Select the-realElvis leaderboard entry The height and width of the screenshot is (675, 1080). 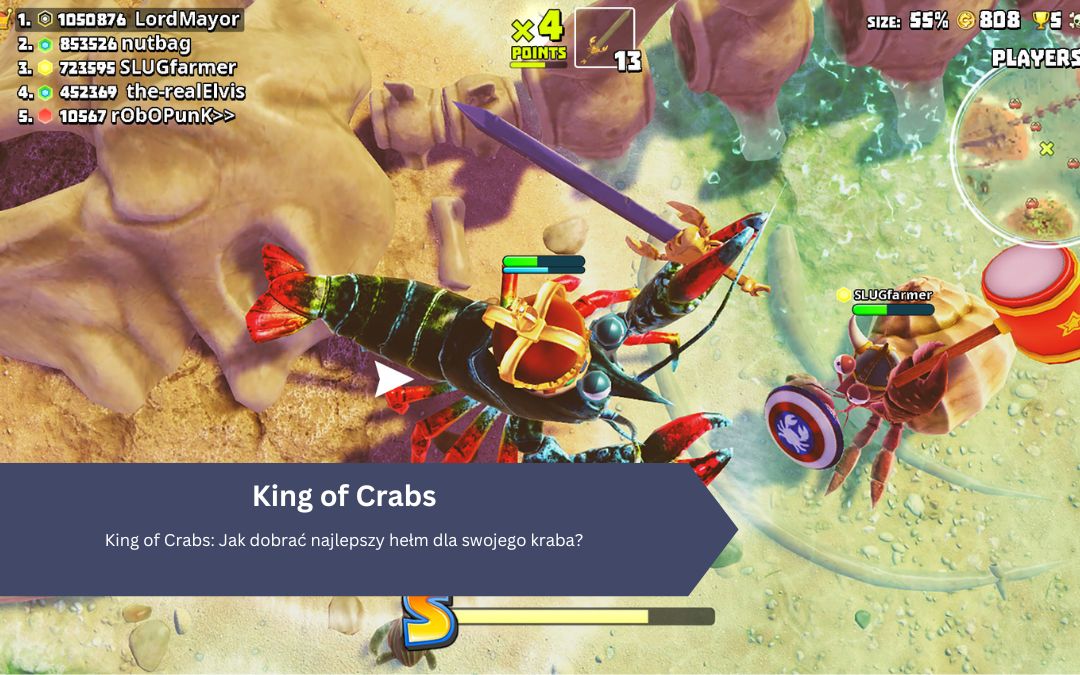pos(132,91)
